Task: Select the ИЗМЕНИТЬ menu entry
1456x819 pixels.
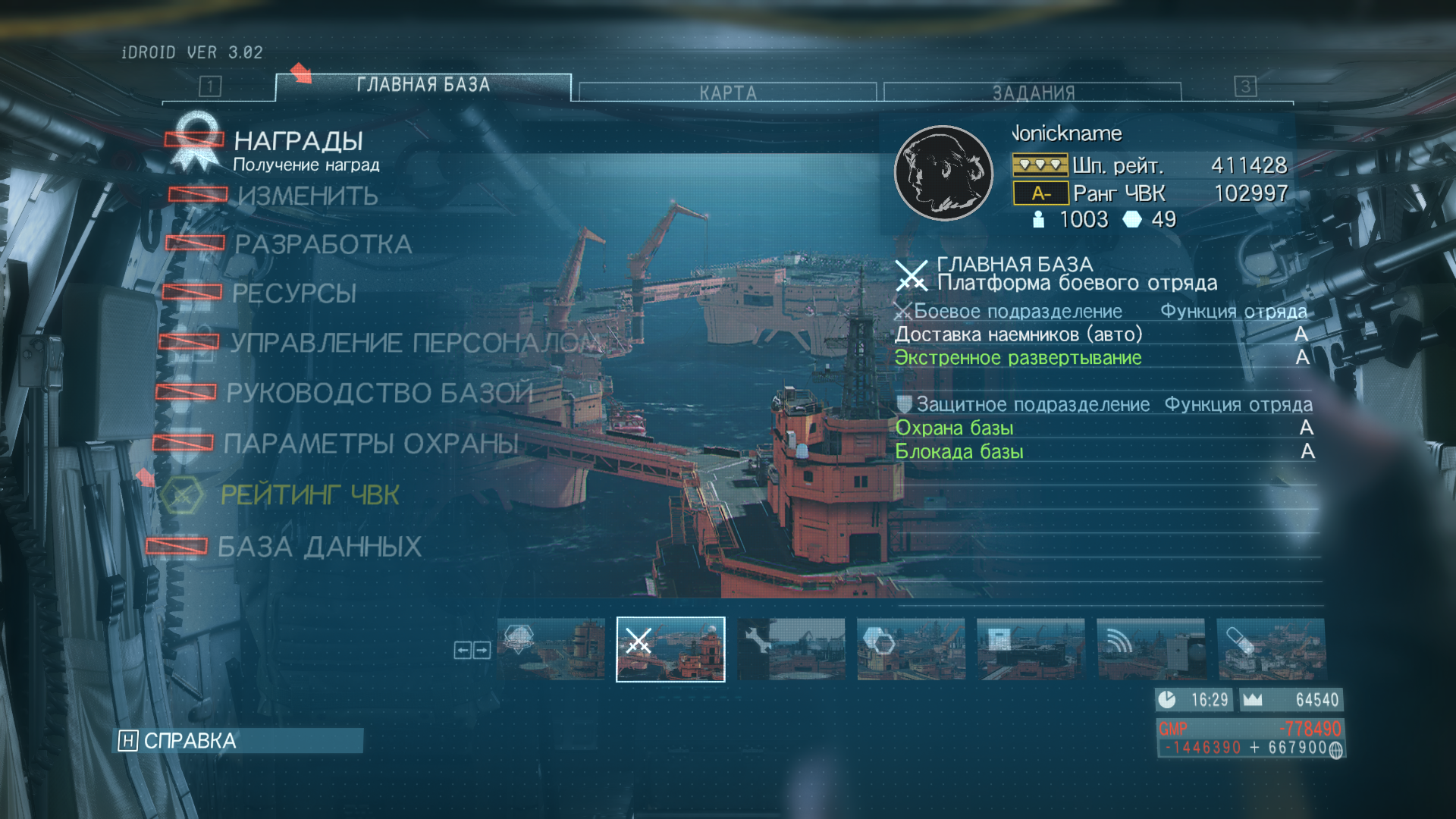Action: (x=307, y=196)
